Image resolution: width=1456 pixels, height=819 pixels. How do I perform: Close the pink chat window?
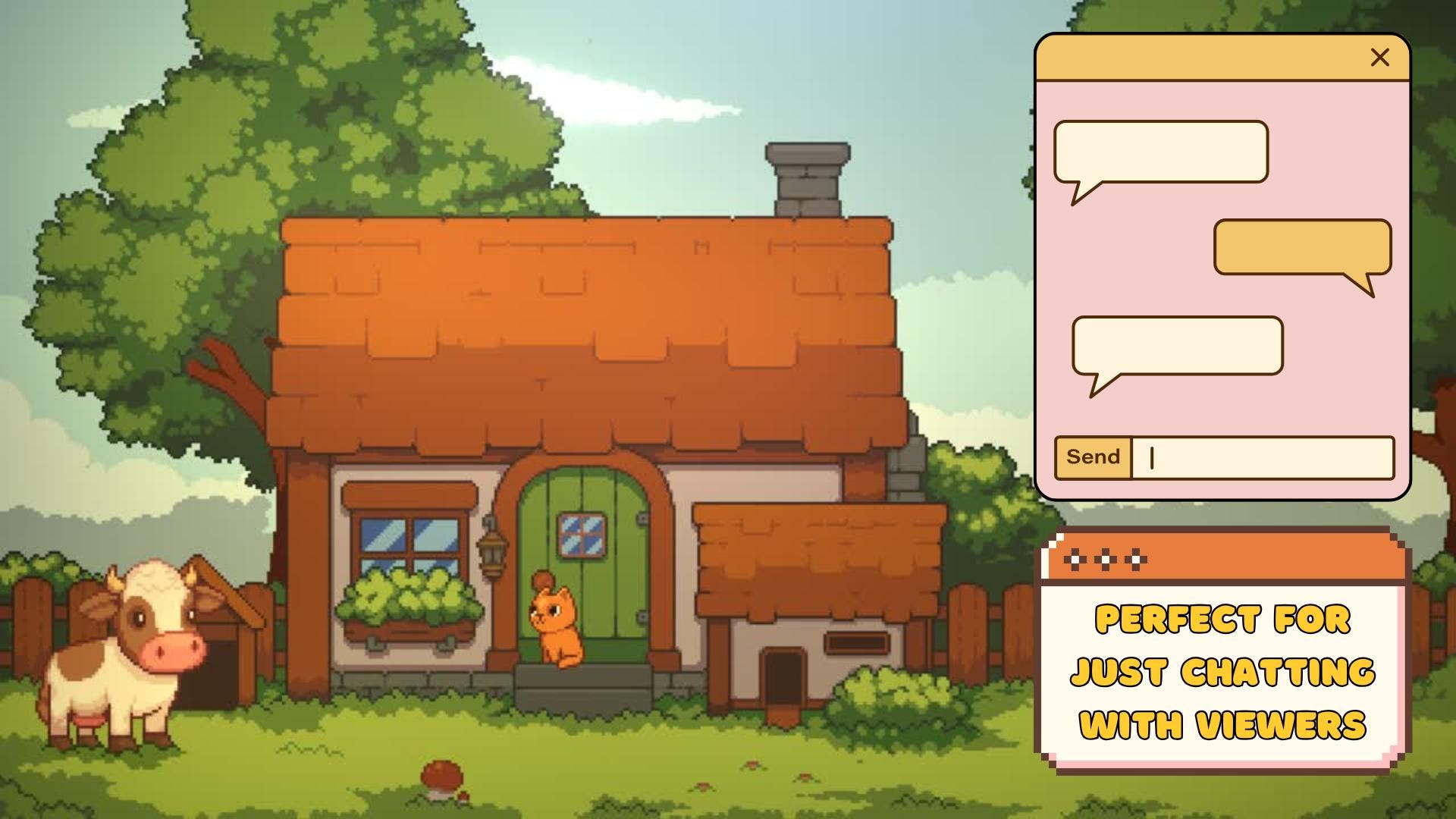tap(1379, 57)
